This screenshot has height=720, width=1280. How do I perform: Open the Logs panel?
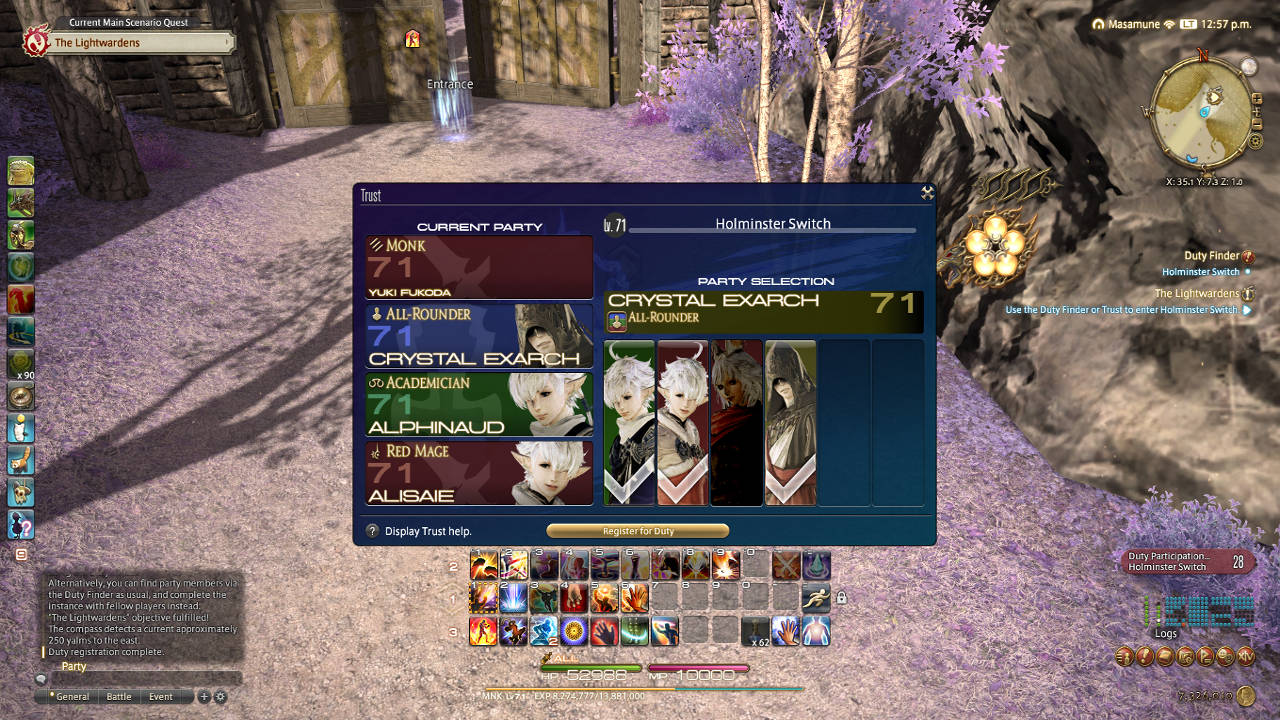[x=1166, y=633]
